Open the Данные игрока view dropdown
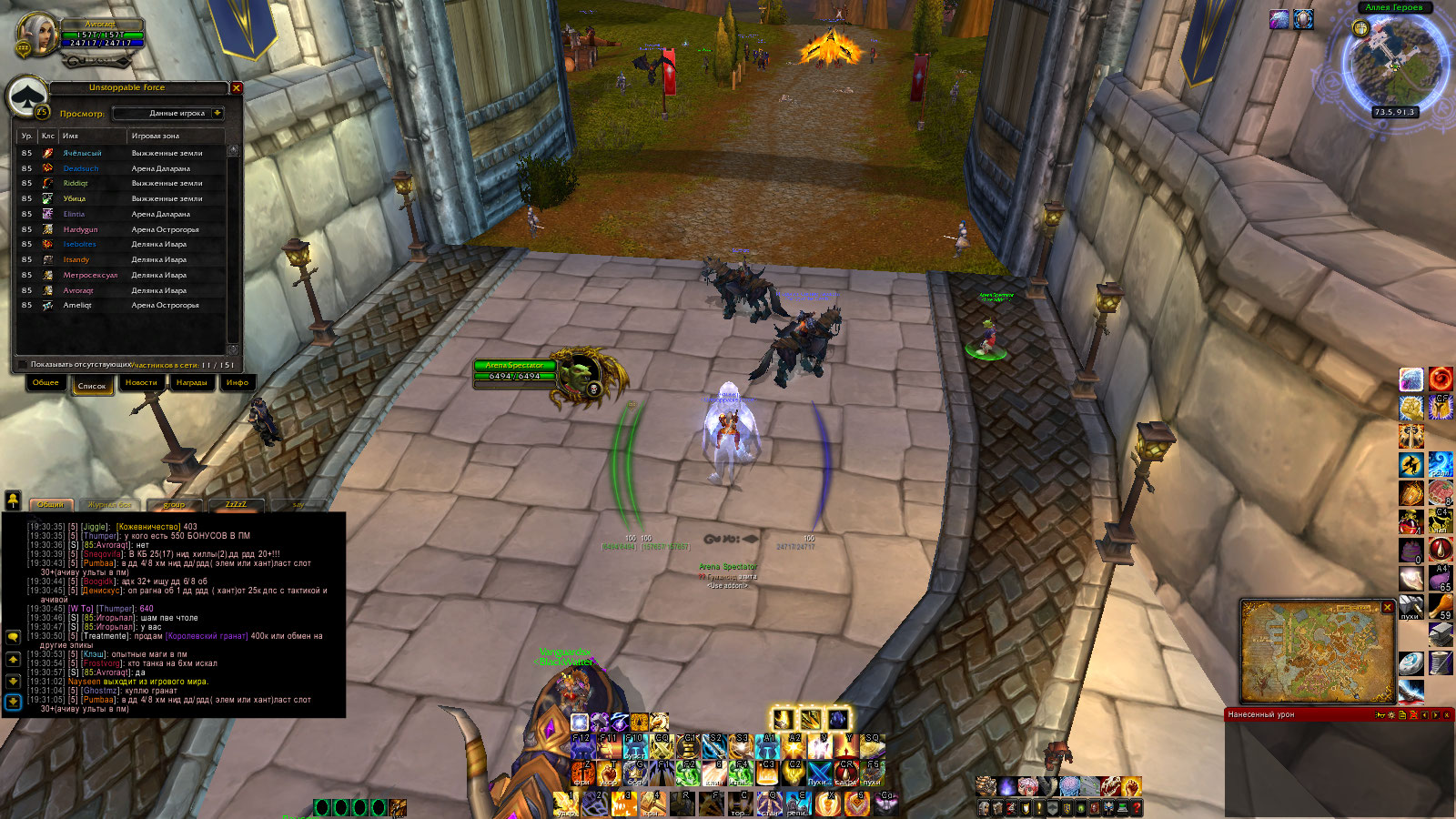Viewport: 1456px width, 819px height. coord(217,114)
